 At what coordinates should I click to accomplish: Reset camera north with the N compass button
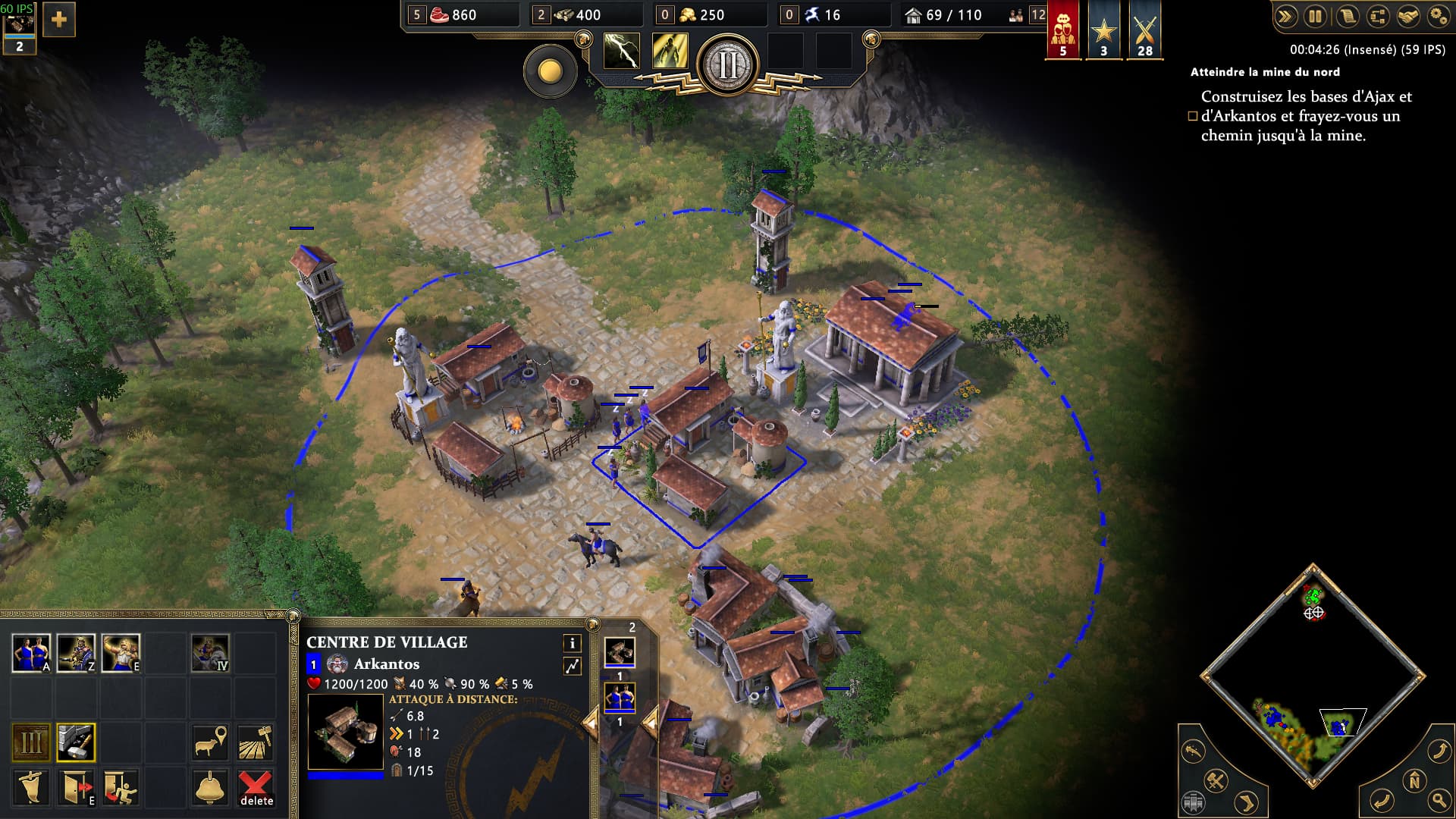pos(1414,780)
